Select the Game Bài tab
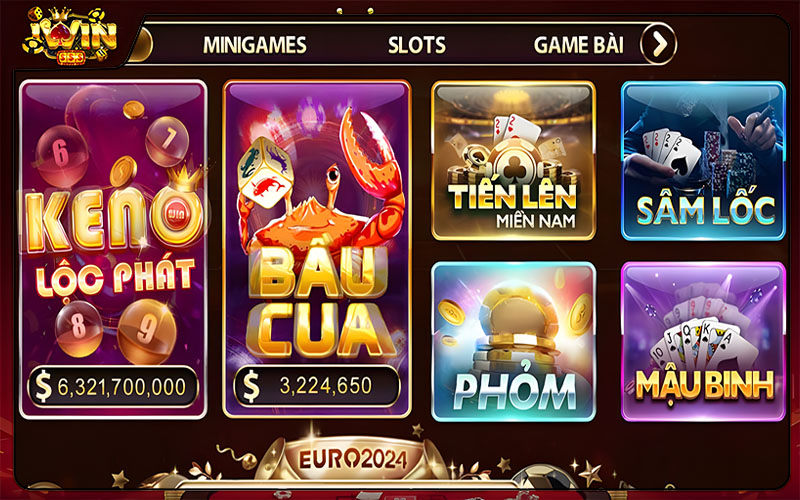 578,45
